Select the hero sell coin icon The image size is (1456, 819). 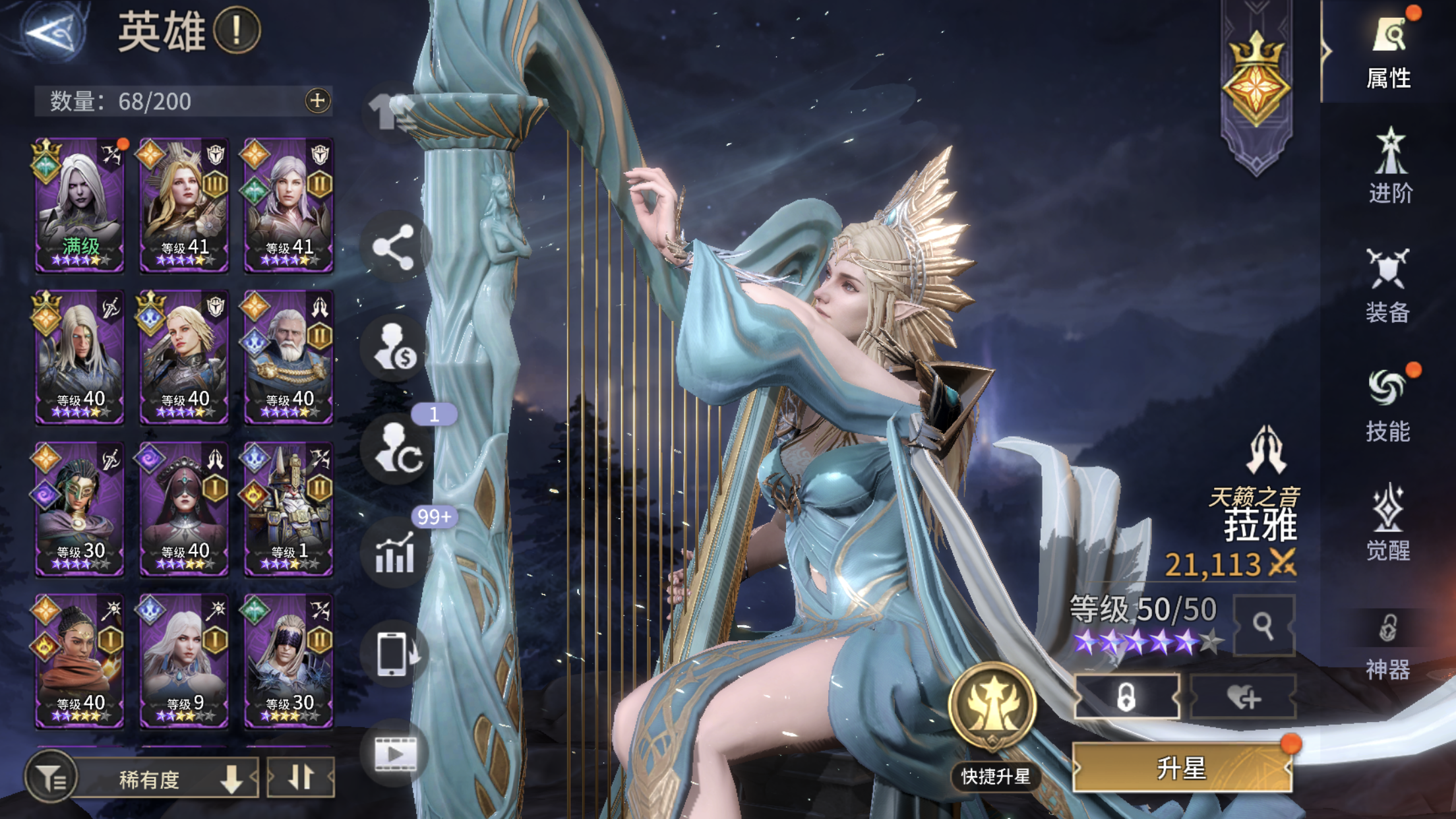pos(394,346)
